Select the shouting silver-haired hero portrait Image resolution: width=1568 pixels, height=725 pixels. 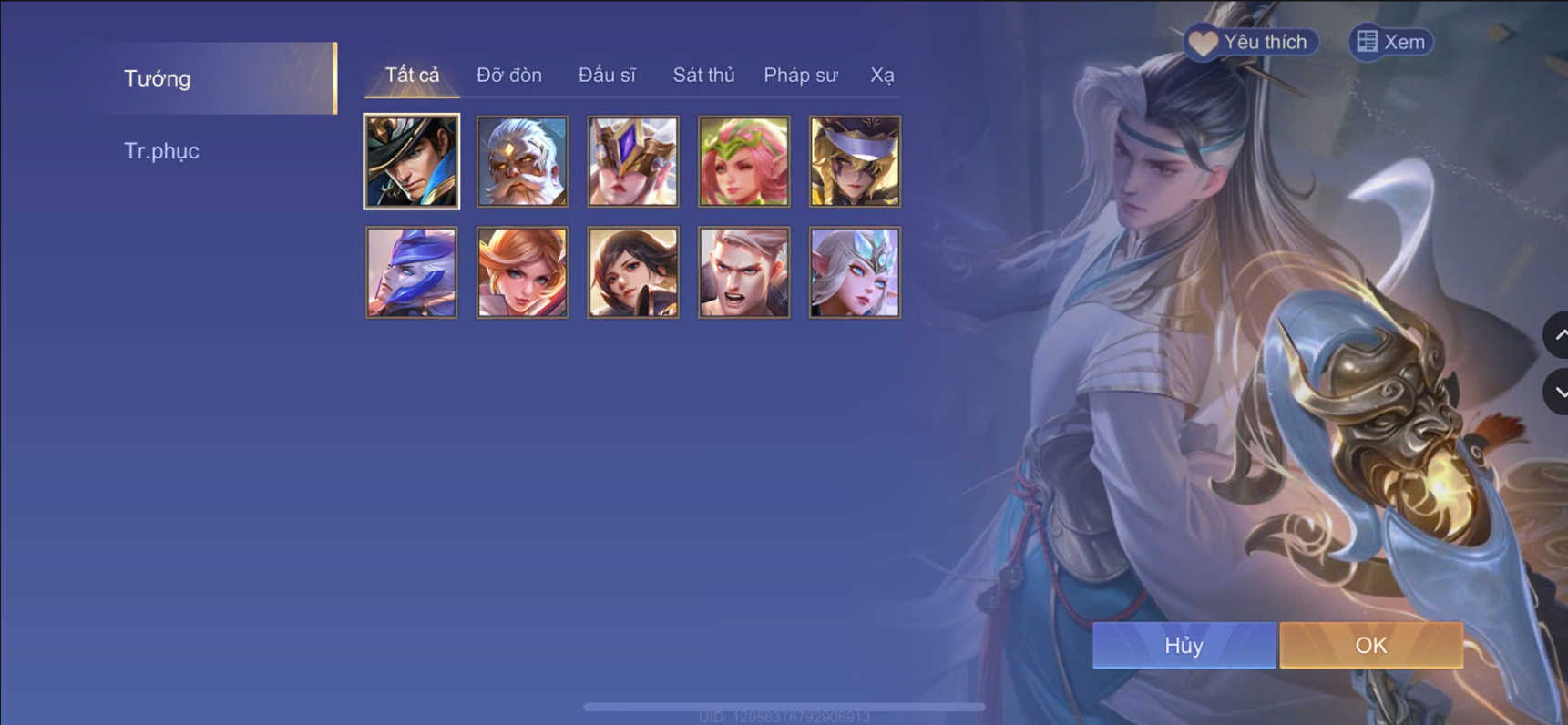[x=743, y=271]
